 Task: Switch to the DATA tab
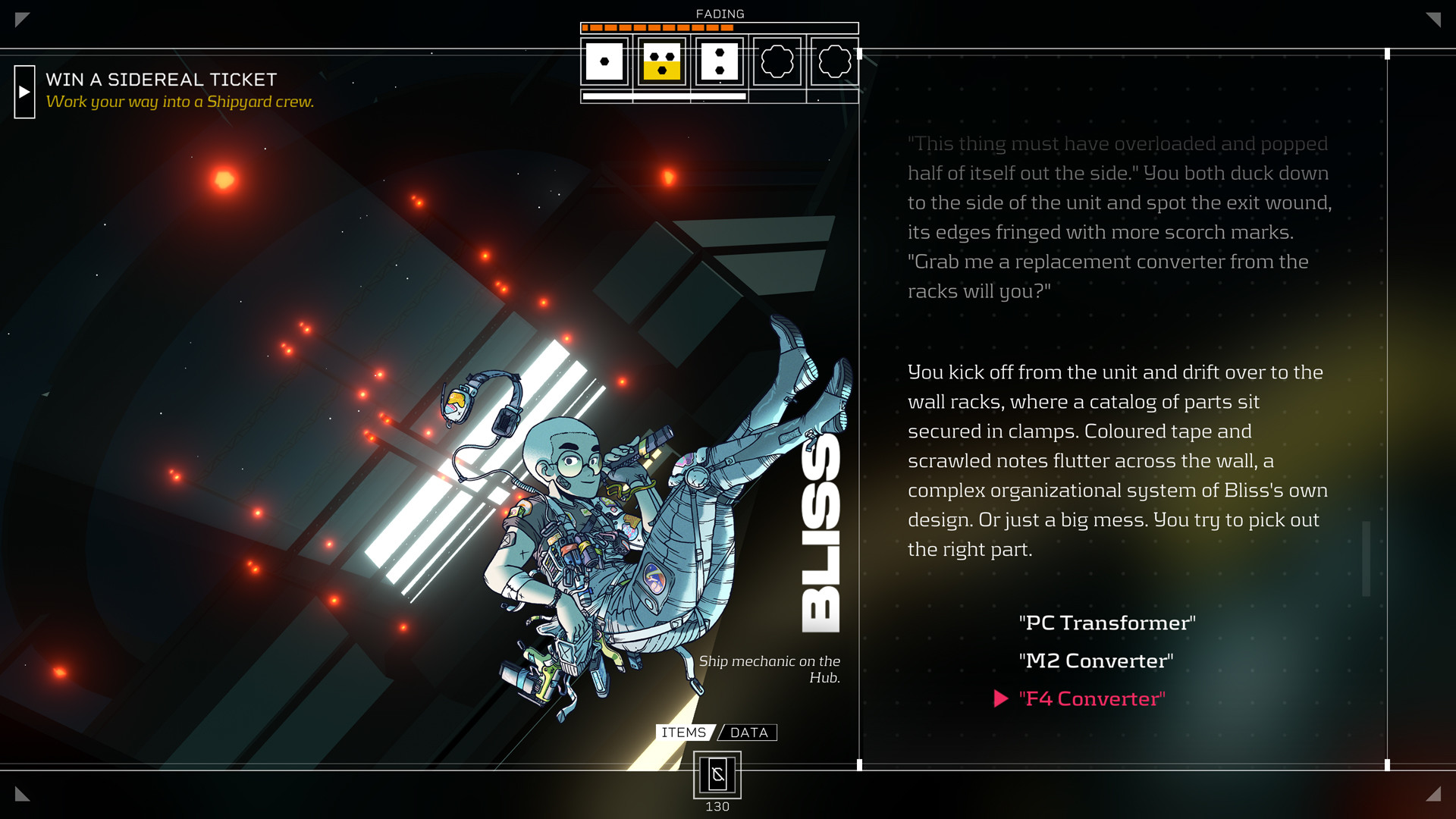pos(749,732)
